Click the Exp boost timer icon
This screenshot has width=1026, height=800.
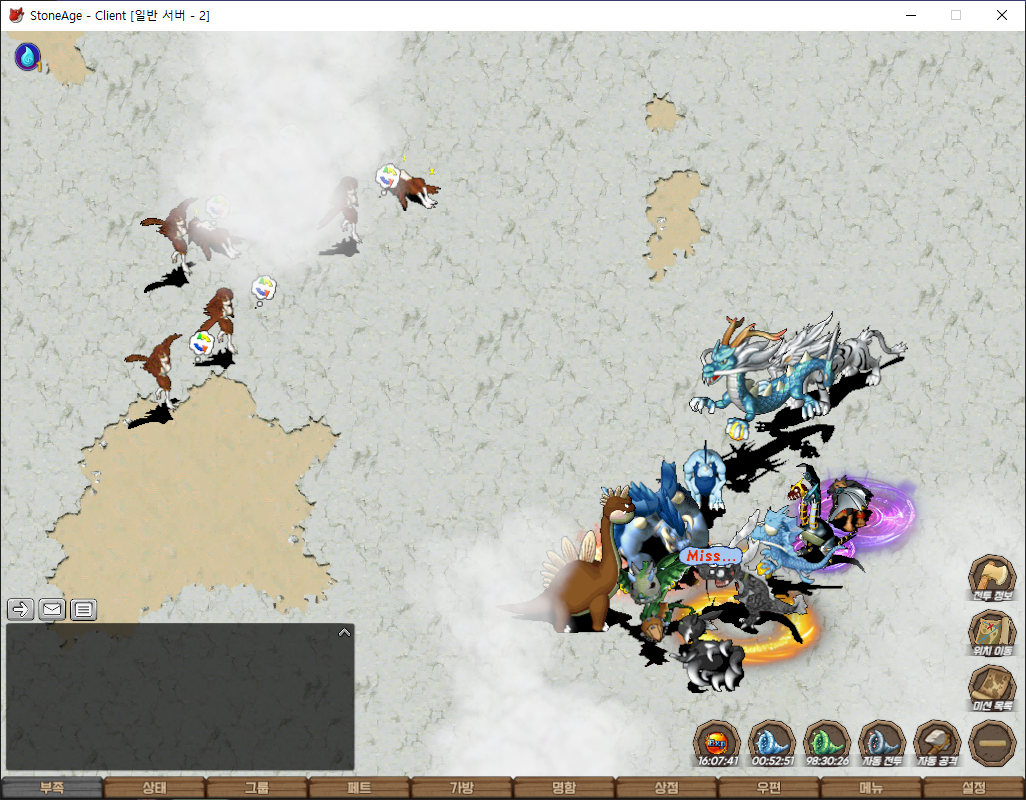(717, 744)
